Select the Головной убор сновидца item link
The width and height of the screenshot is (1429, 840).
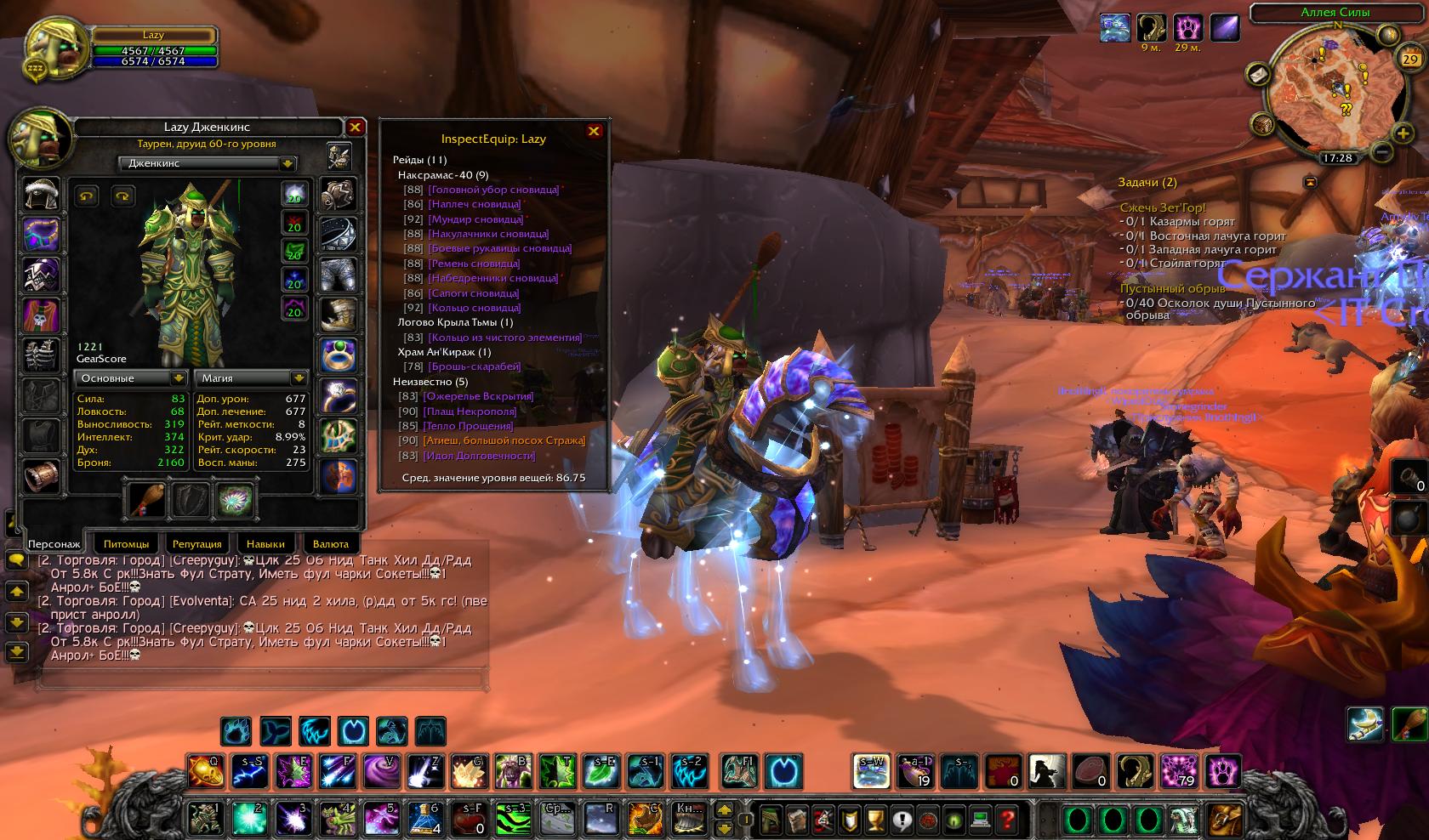493,190
